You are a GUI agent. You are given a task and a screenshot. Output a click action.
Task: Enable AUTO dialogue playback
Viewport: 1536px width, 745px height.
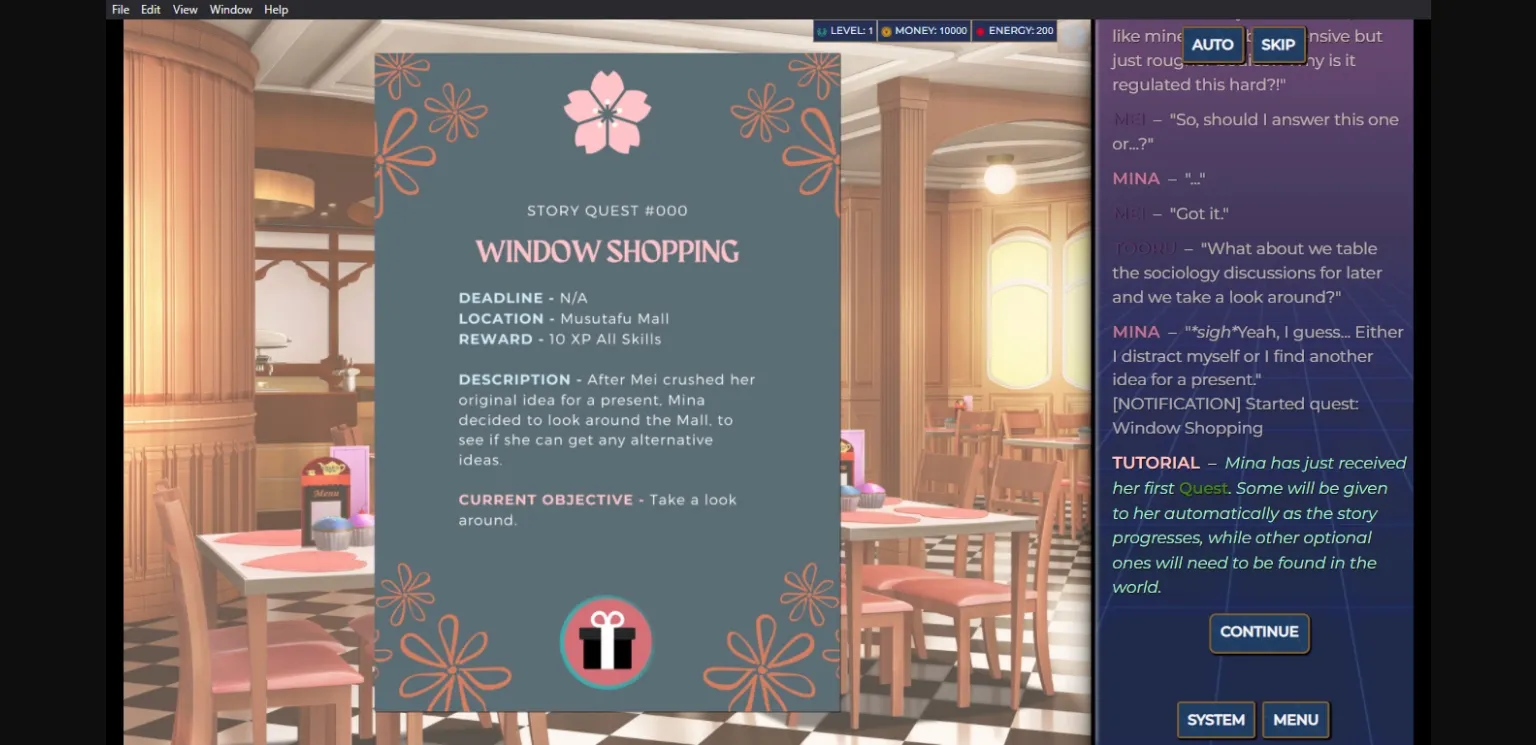click(1213, 44)
